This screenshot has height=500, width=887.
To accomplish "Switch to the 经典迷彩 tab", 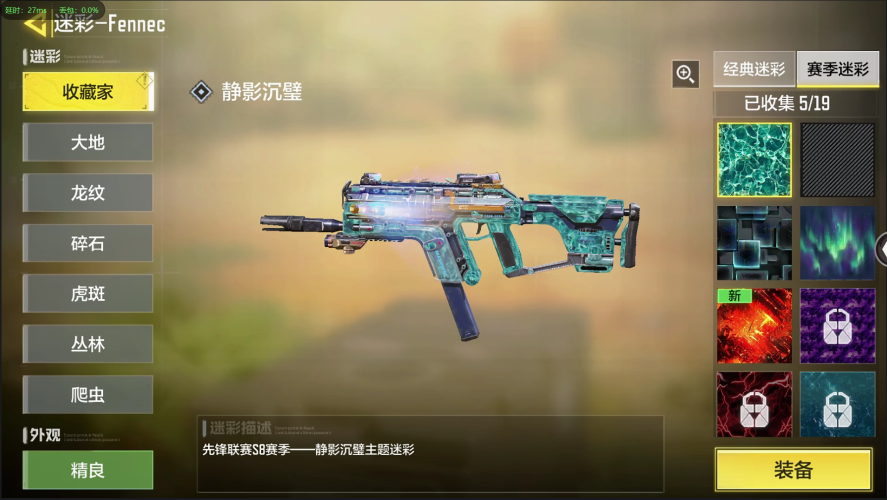I will pos(754,70).
